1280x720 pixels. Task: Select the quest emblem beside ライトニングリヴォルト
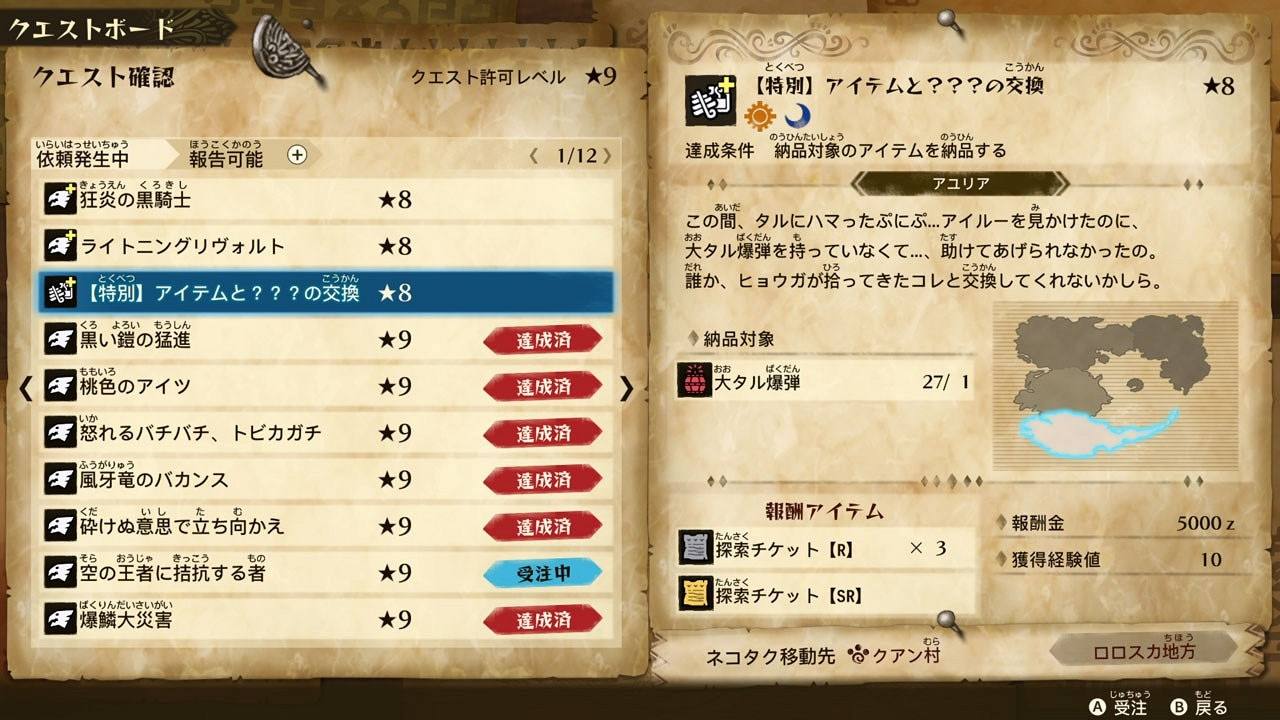pos(63,245)
